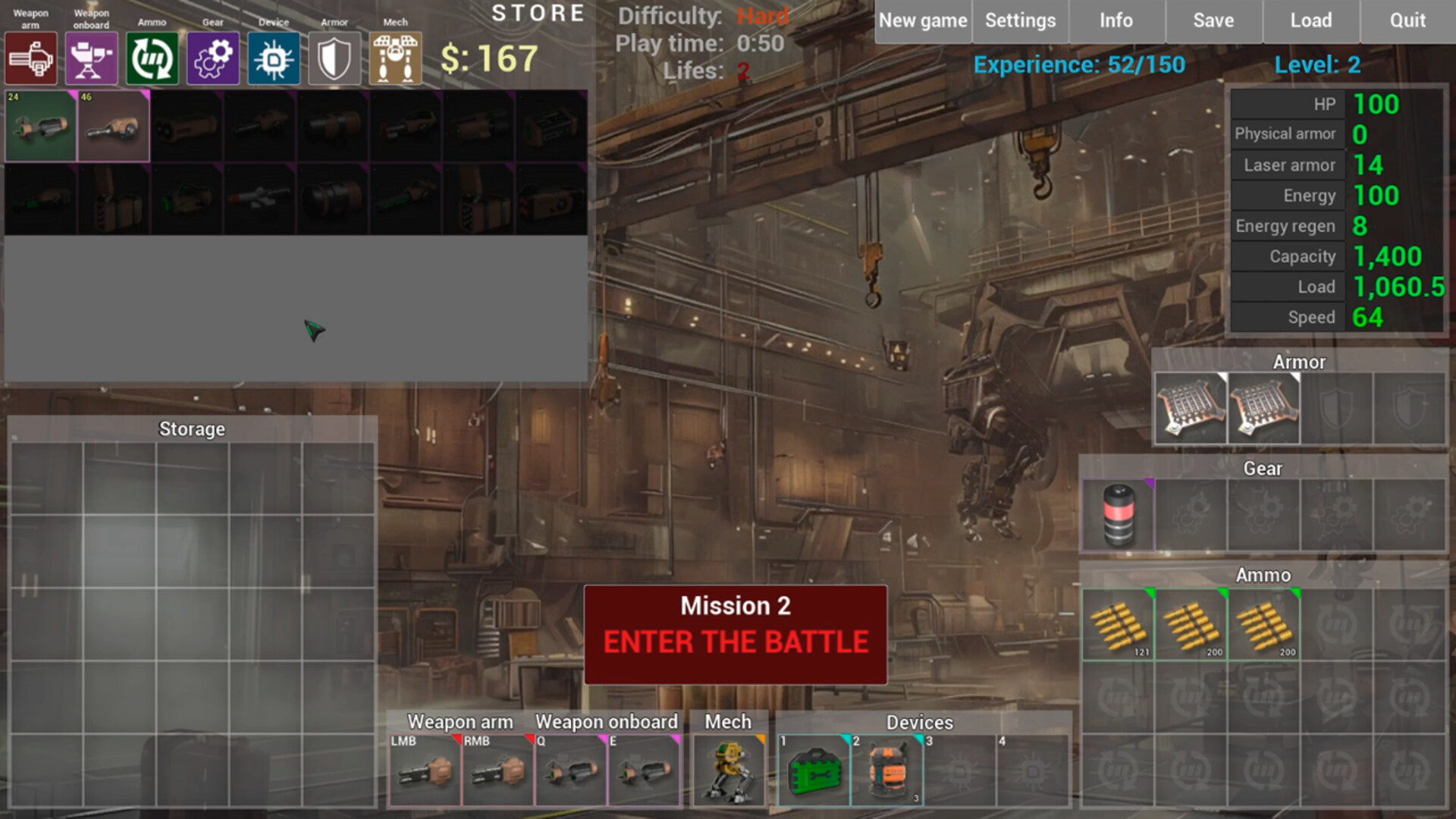Viewport: 1456px width, 819px height.
Task: Select the Ammo category in the store
Action: click(152, 57)
